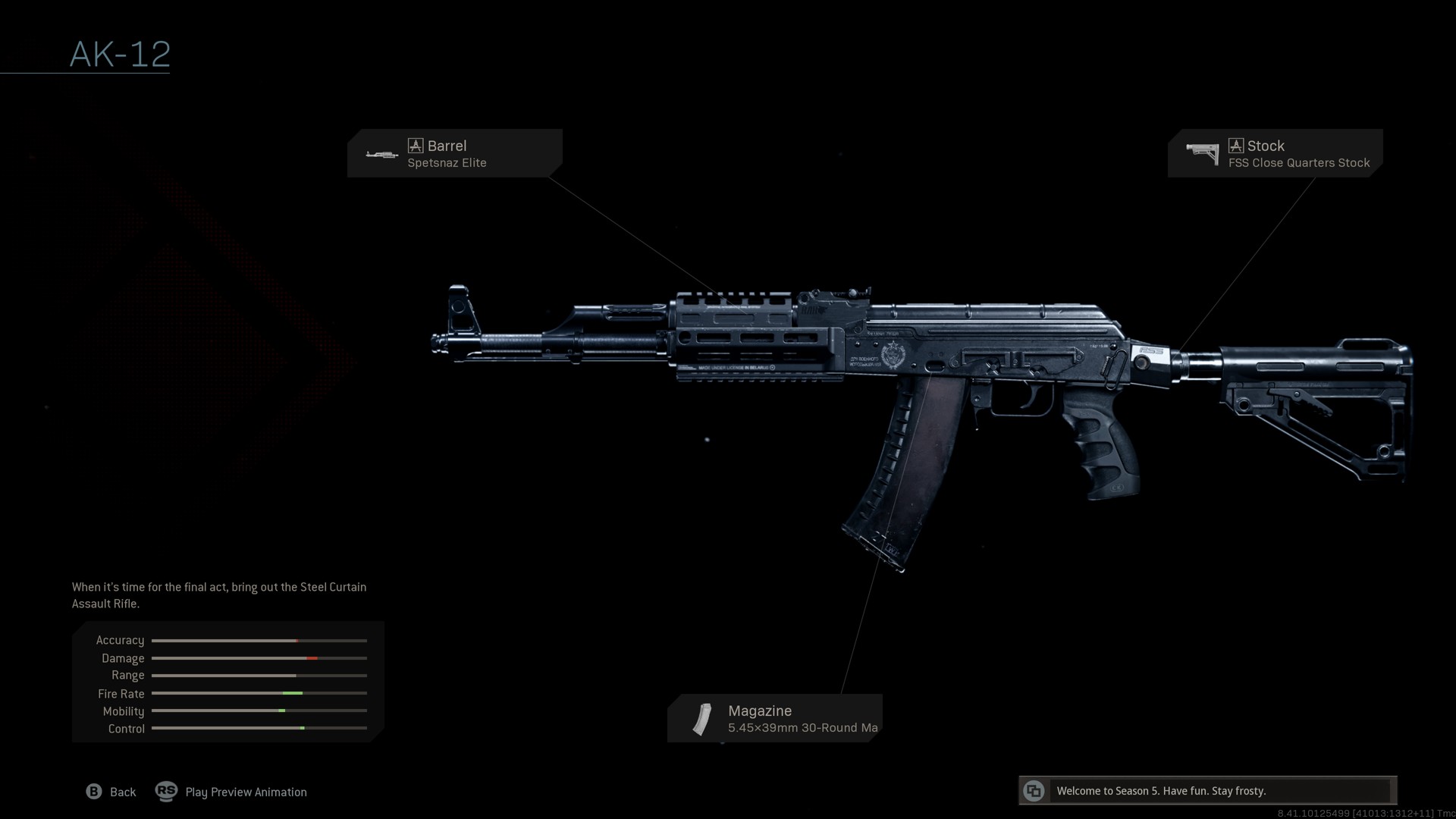
Task: Select the Barrel Spetsnaz Elite attachment
Action: pyautogui.click(x=454, y=153)
